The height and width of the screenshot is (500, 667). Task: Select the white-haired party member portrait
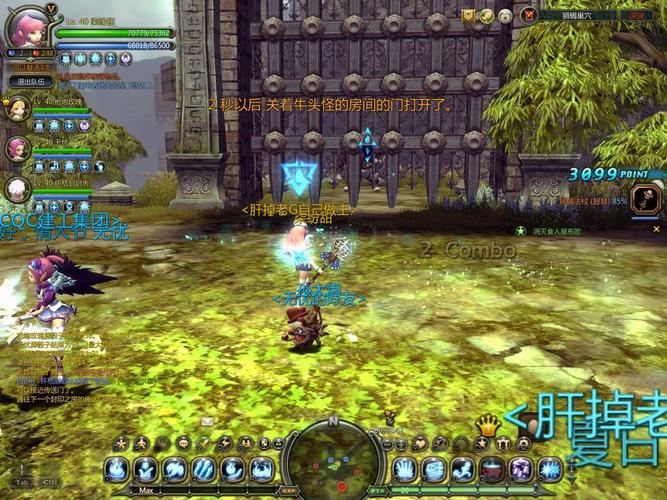tap(18, 189)
